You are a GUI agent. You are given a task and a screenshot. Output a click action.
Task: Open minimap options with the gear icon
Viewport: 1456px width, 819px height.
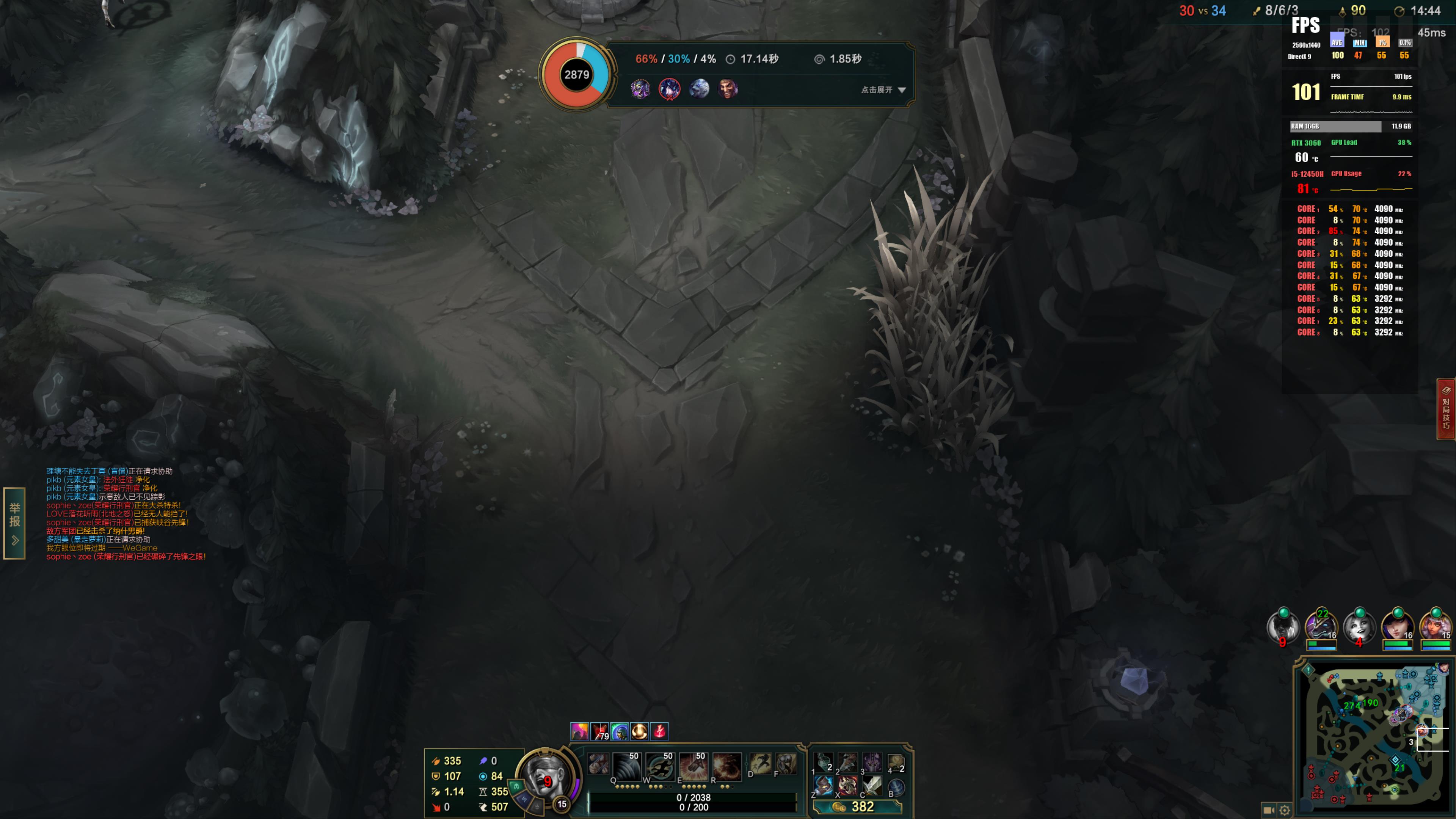(1285, 810)
